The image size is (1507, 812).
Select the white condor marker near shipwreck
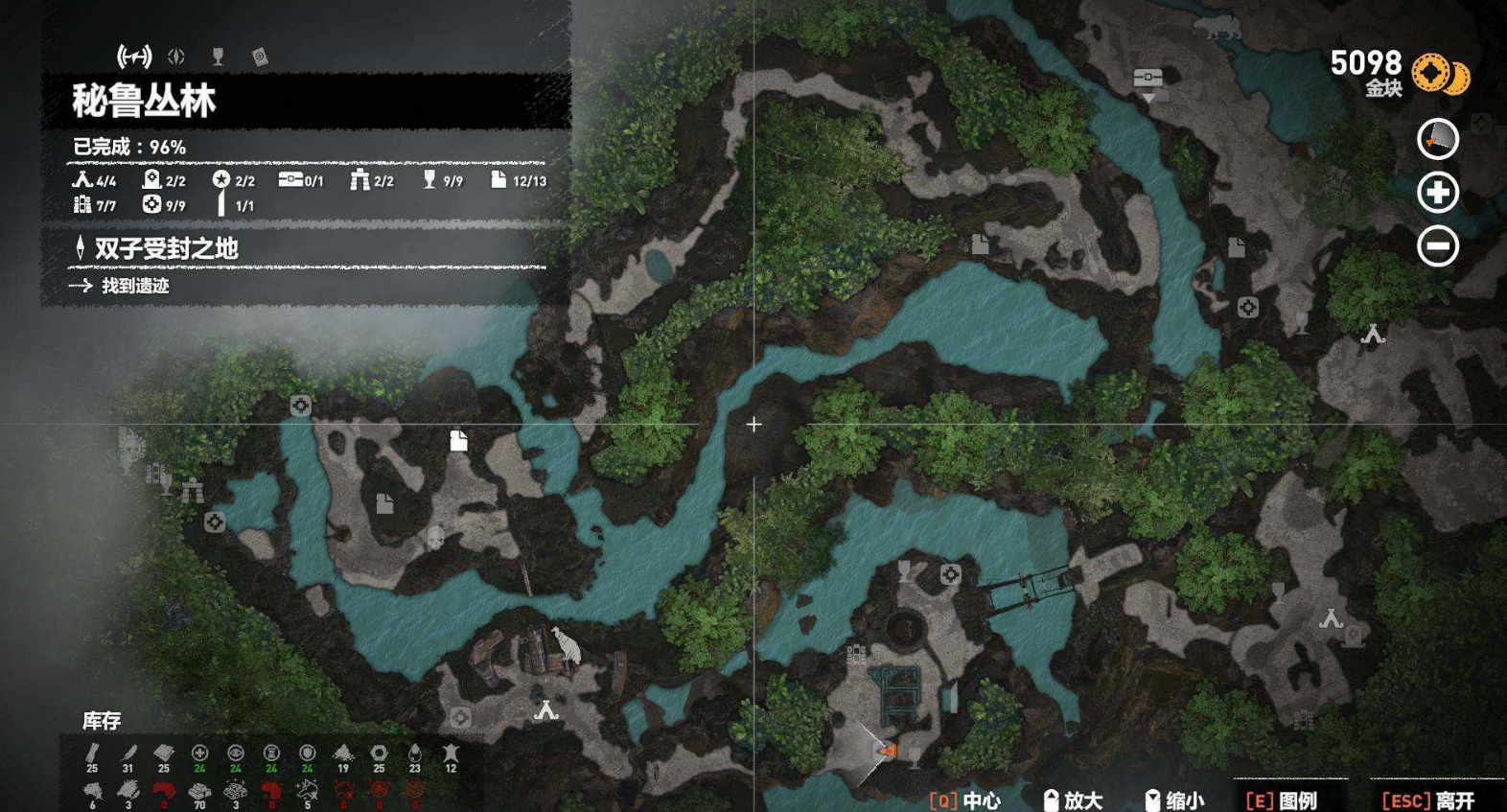pyautogui.click(x=567, y=644)
